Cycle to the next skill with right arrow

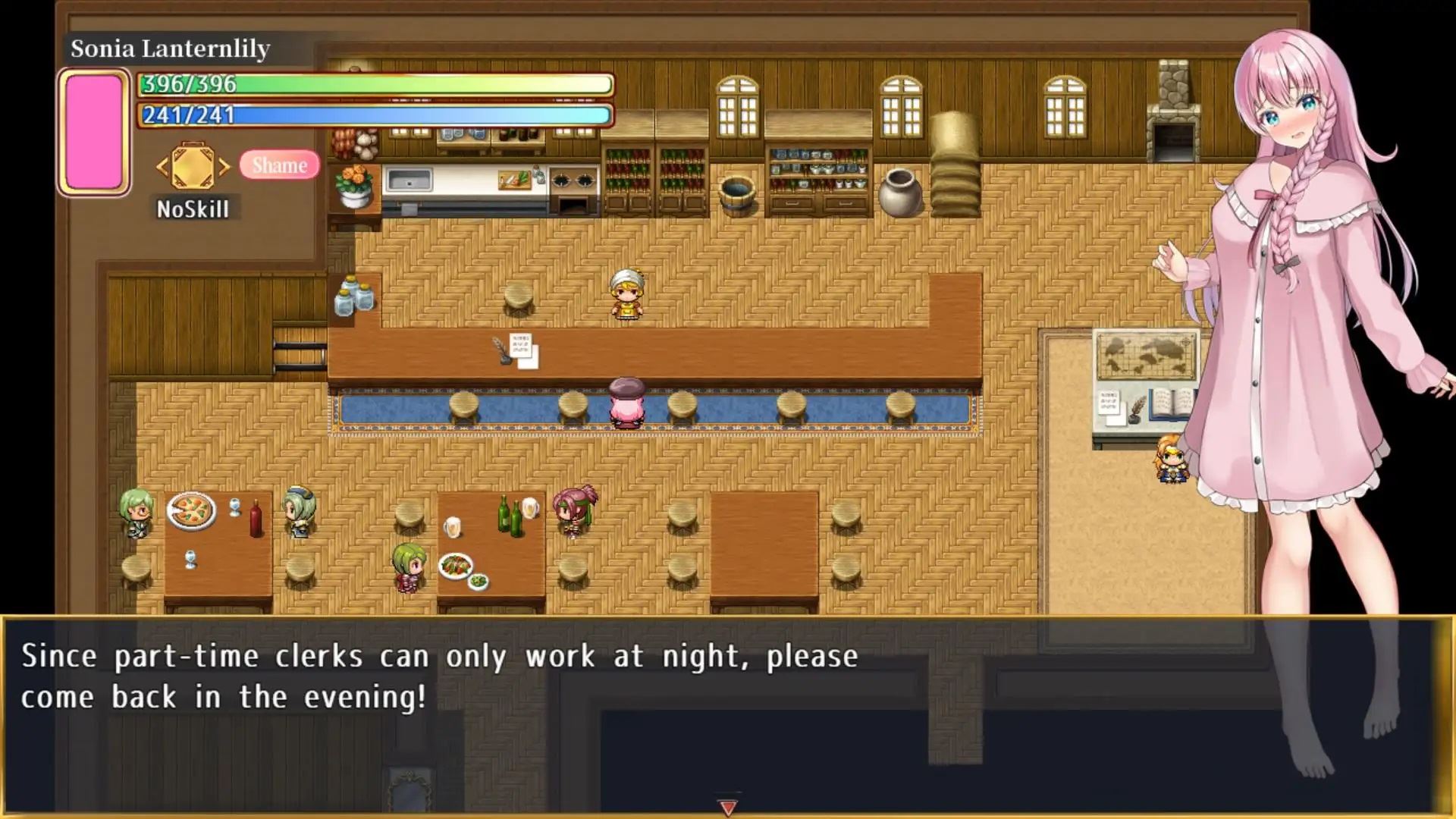224,167
